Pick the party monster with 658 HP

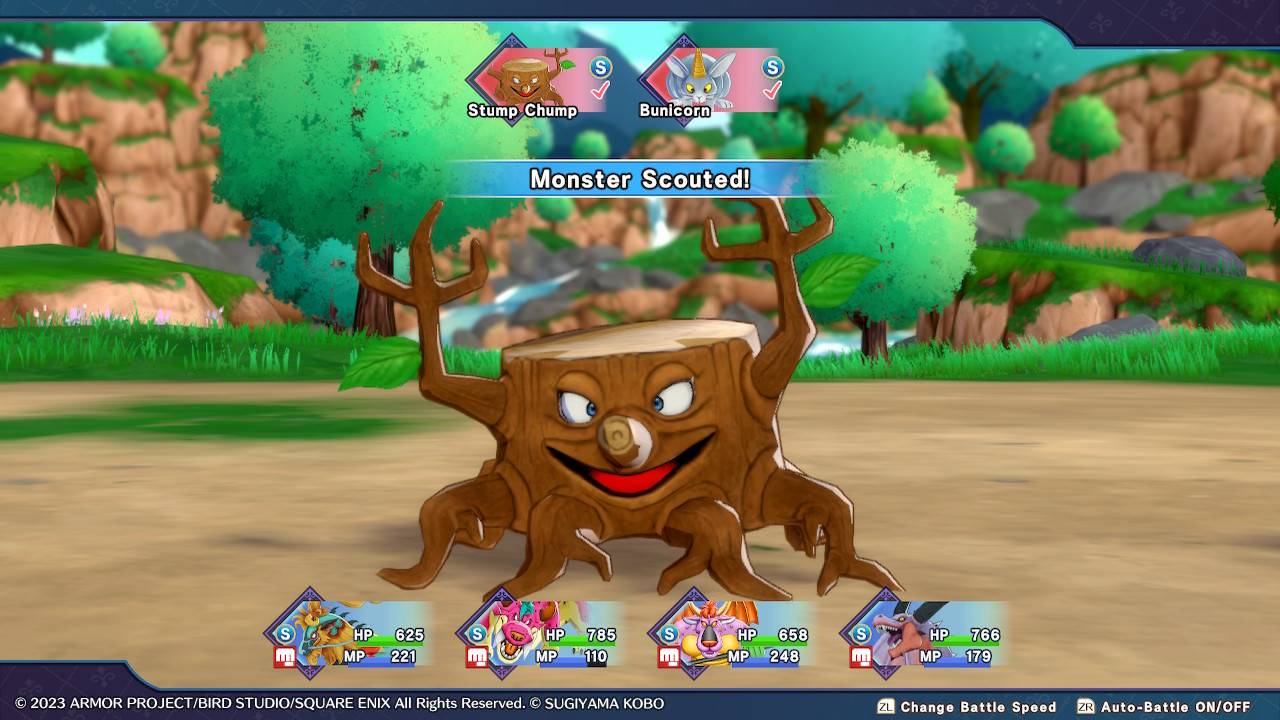pyautogui.click(x=732, y=635)
